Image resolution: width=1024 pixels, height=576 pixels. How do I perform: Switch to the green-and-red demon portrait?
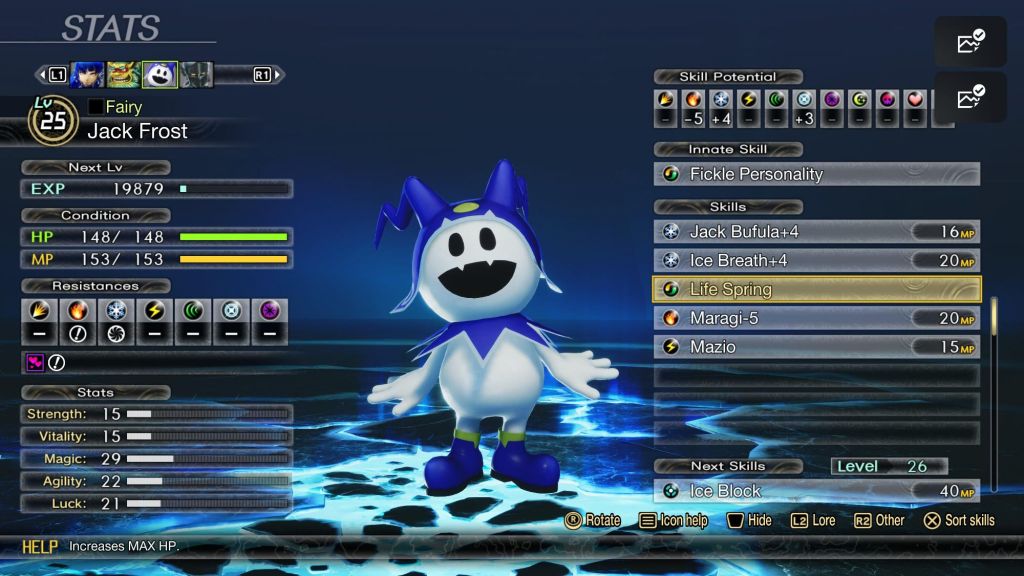pyautogui.click(x=123, y=74)
